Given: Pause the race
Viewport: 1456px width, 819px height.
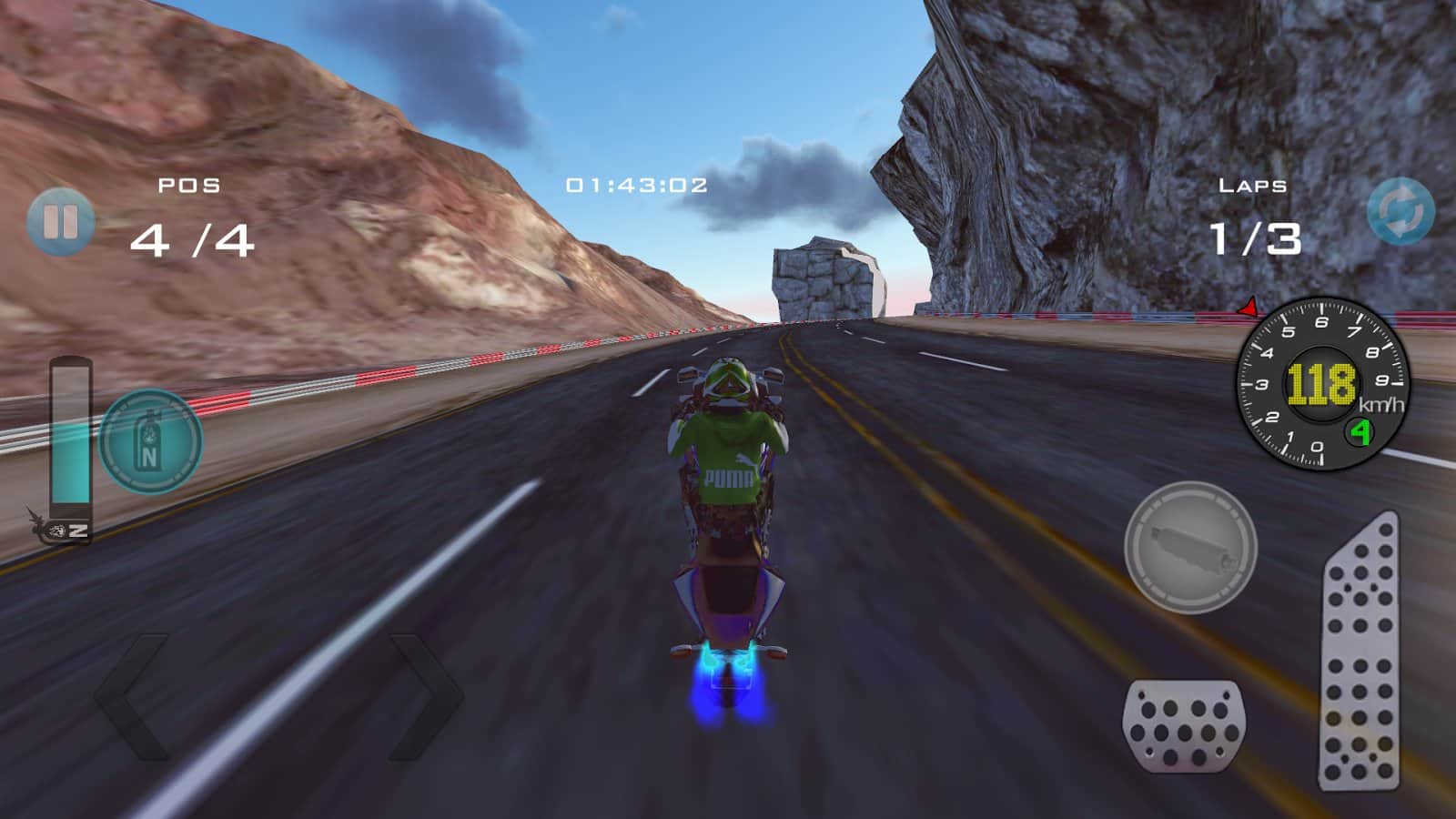Looking at the screenshot, I should pyautogui.click(x=60, y=221).
